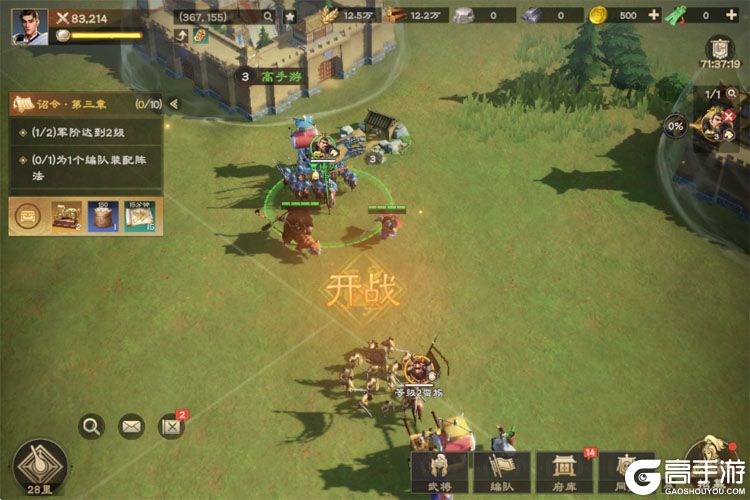Open the 为1个编队装配阵法 quest objective
750x500 pixels.
pos(85,167)
